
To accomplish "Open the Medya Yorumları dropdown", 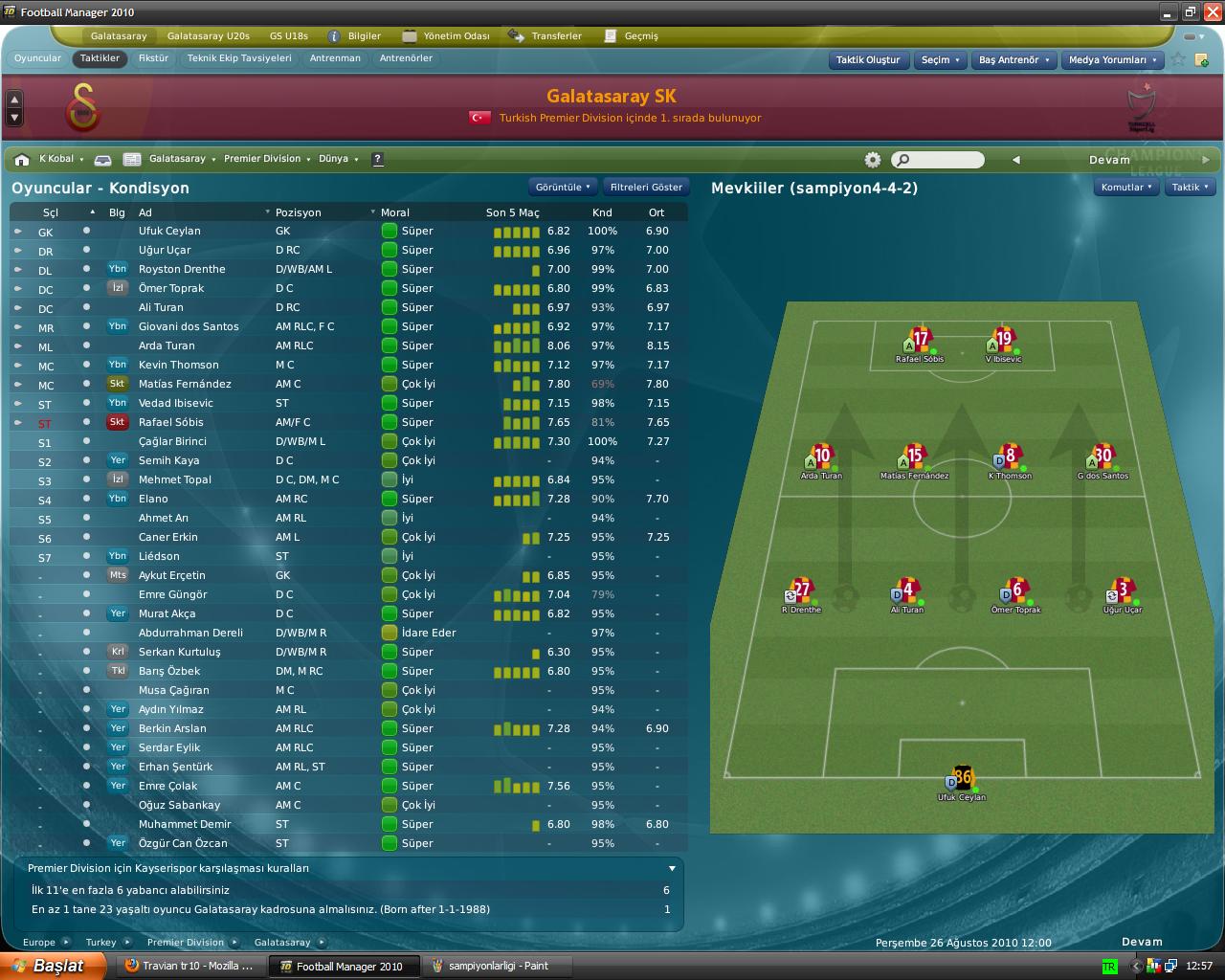I will click(1113, 59).
